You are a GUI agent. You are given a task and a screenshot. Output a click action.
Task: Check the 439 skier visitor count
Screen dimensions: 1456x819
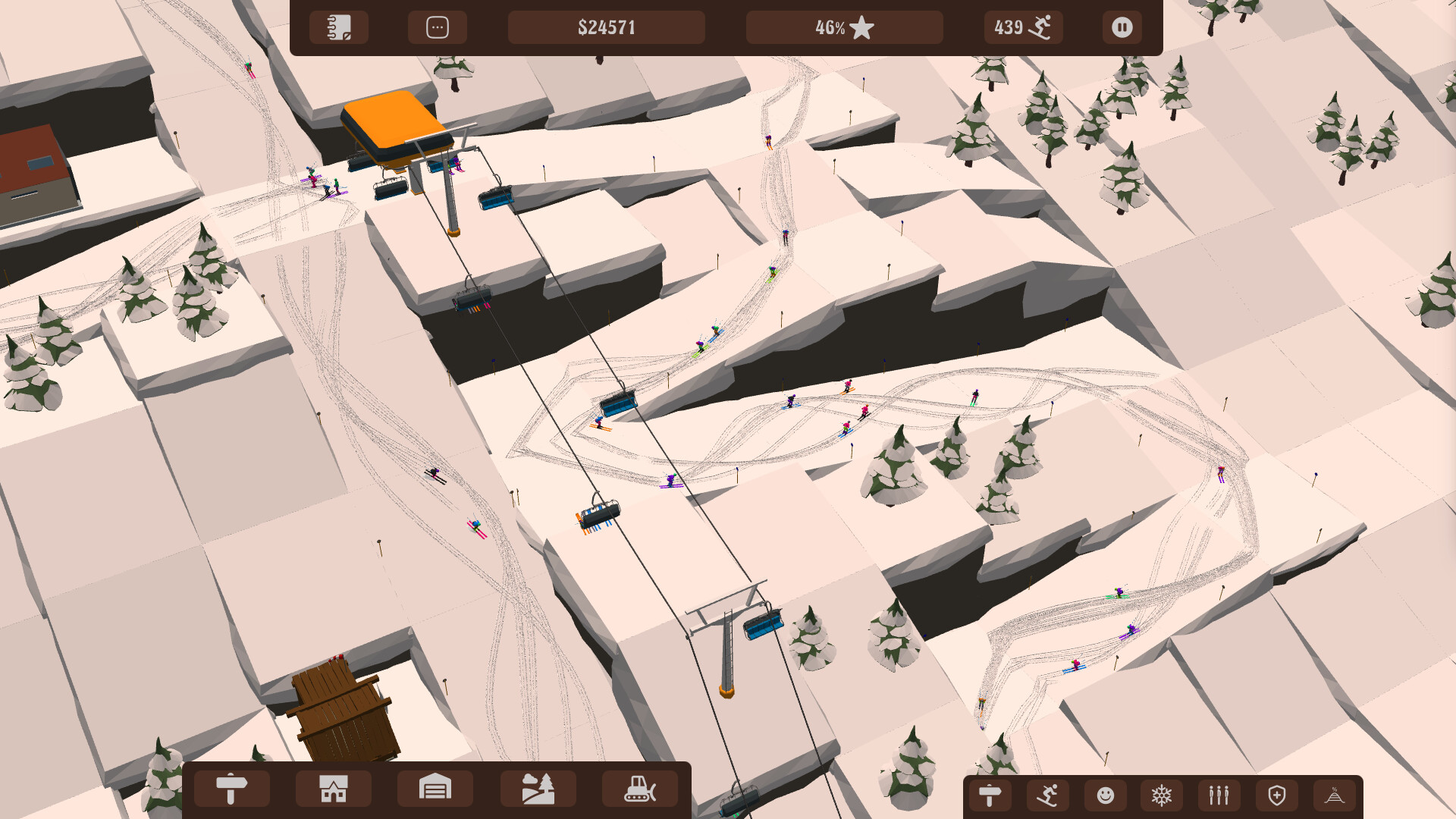pyautogui.click(x=1023, y=27)
